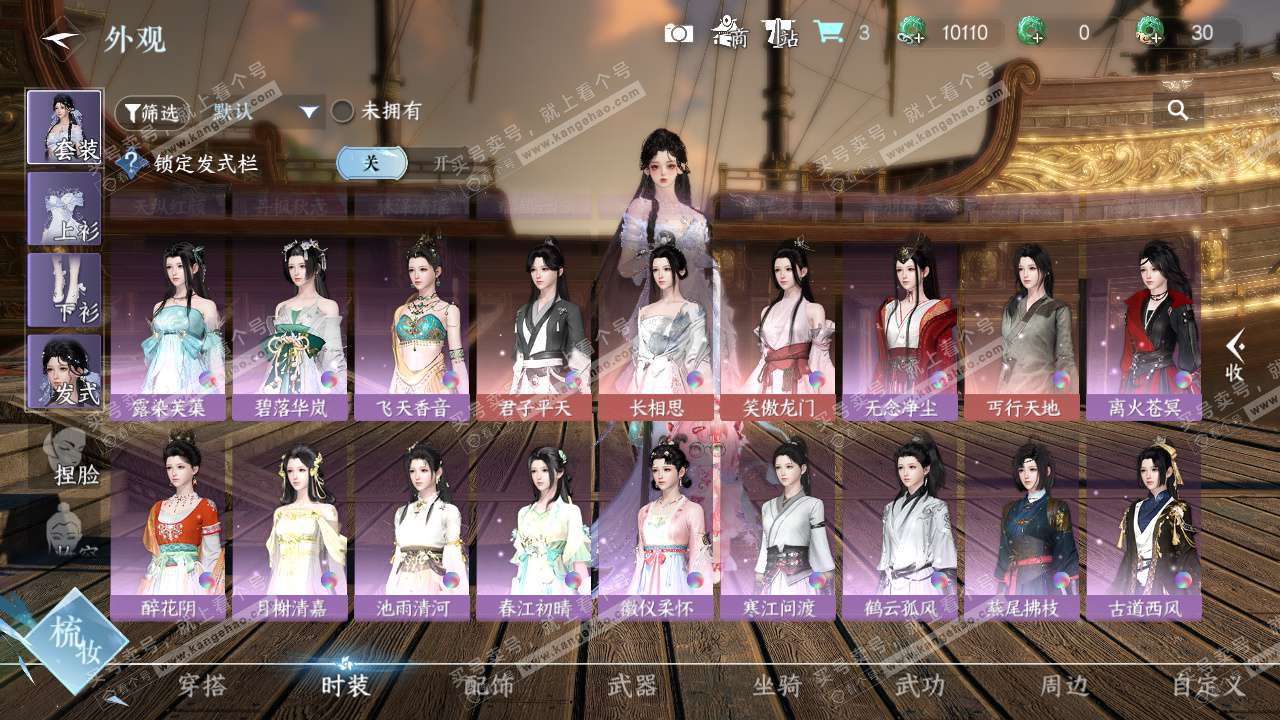
Task: Choose the 古道西风 outfit card
Action: pyautogui.click(x=1144, y=526)
